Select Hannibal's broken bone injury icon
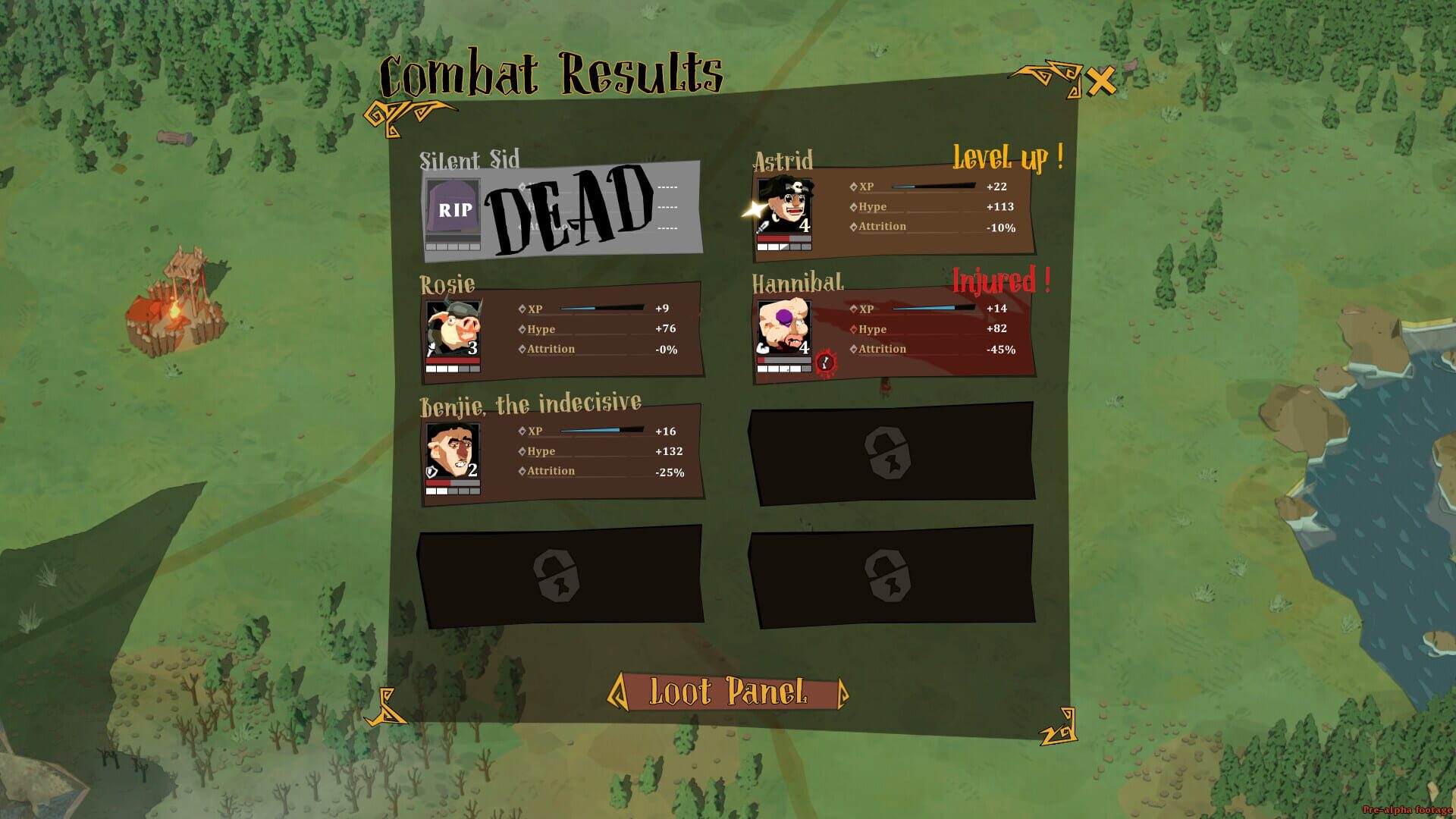1456x819 pixels. point(824,362)
